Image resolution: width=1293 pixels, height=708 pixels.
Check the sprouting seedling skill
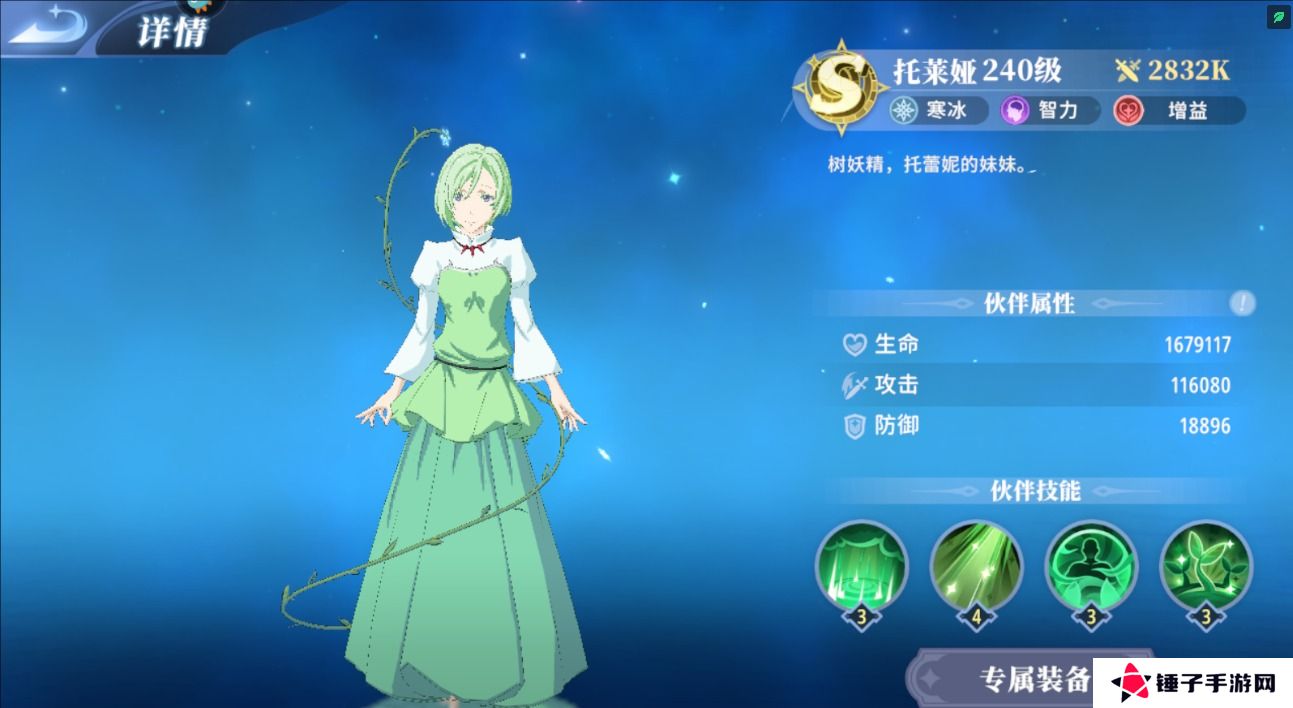tap(1206, 566)
